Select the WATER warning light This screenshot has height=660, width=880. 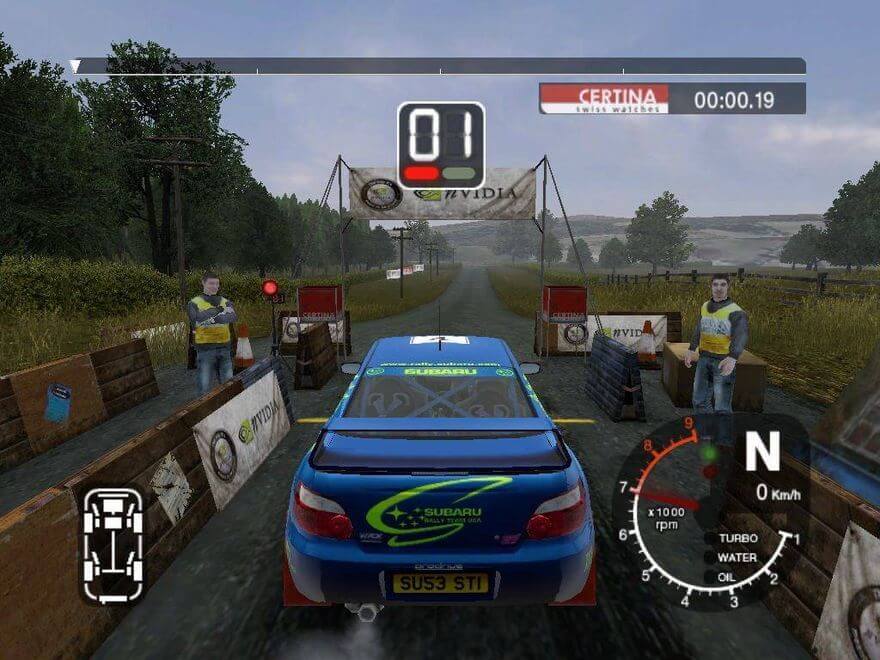click(x=709, y=557)
